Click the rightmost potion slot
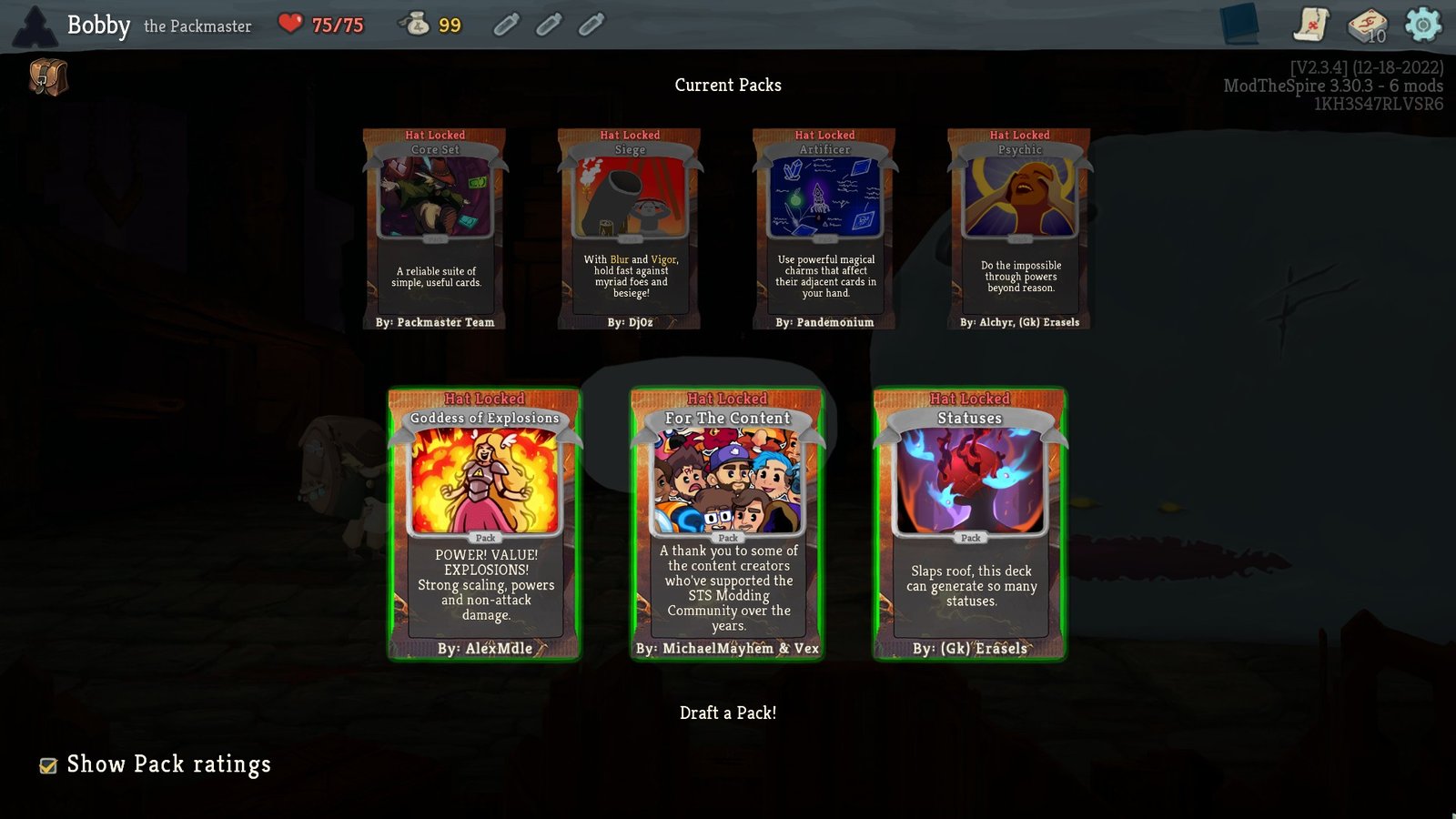The height and width of the screenshot is (819, 1456). click(x=591, y=25)
